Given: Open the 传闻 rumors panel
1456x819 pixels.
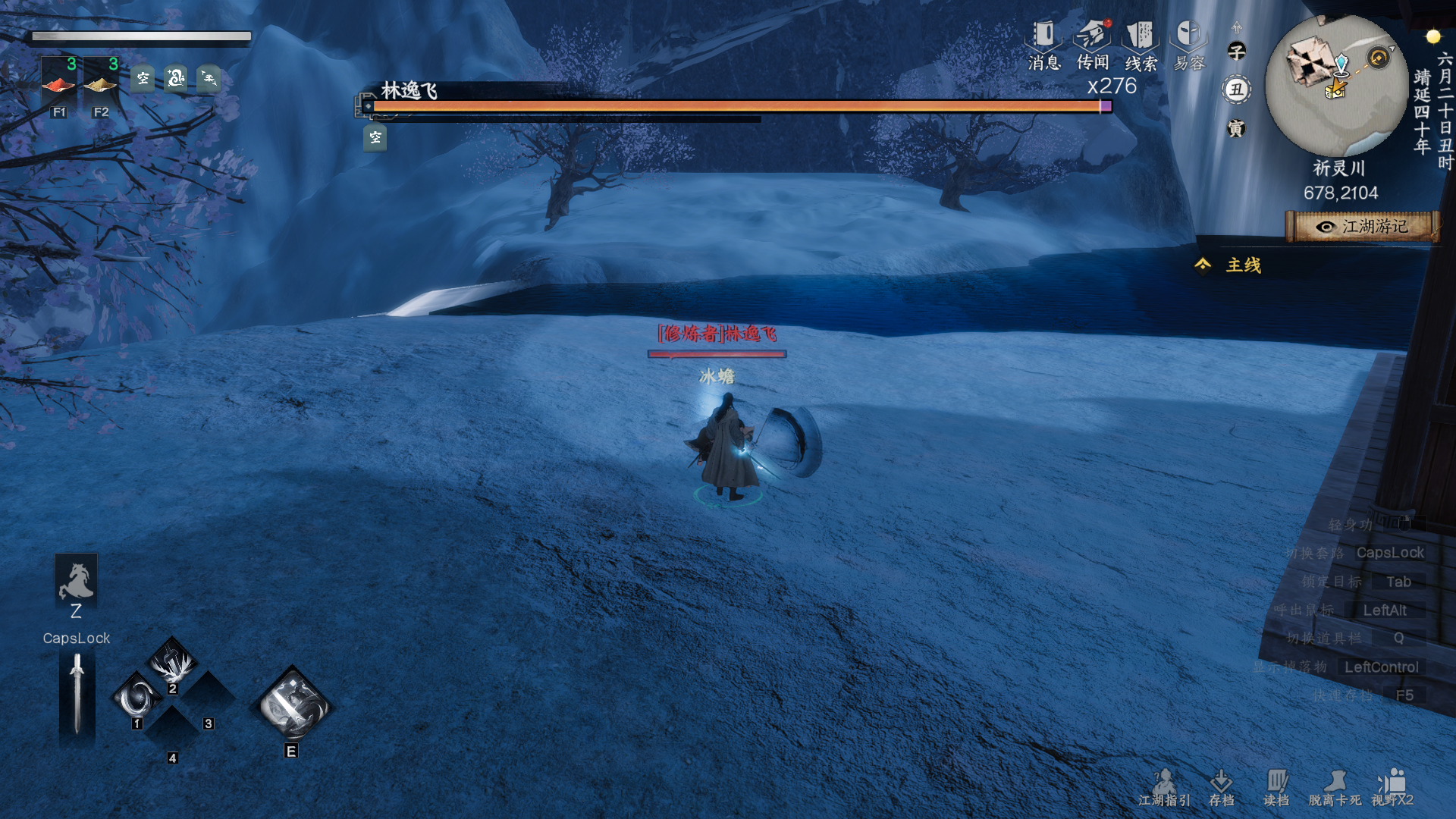Looking at the screenshot, I should (1093, 45).
